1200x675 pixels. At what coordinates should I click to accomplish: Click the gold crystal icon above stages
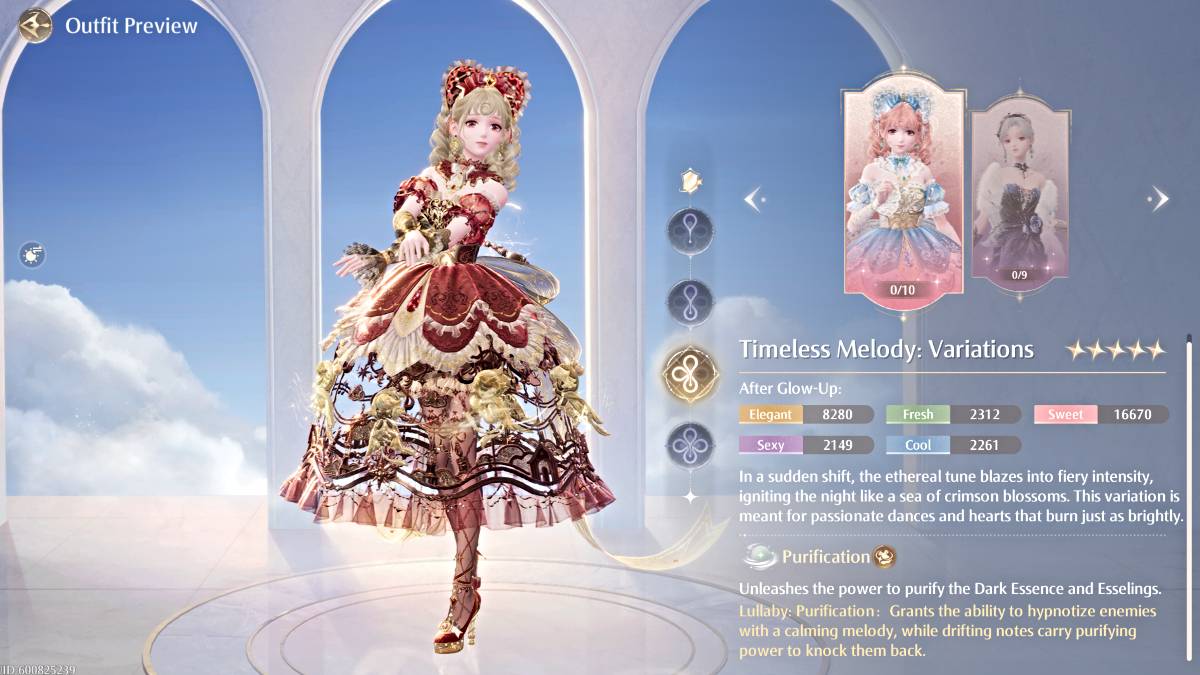pos(689,180)
